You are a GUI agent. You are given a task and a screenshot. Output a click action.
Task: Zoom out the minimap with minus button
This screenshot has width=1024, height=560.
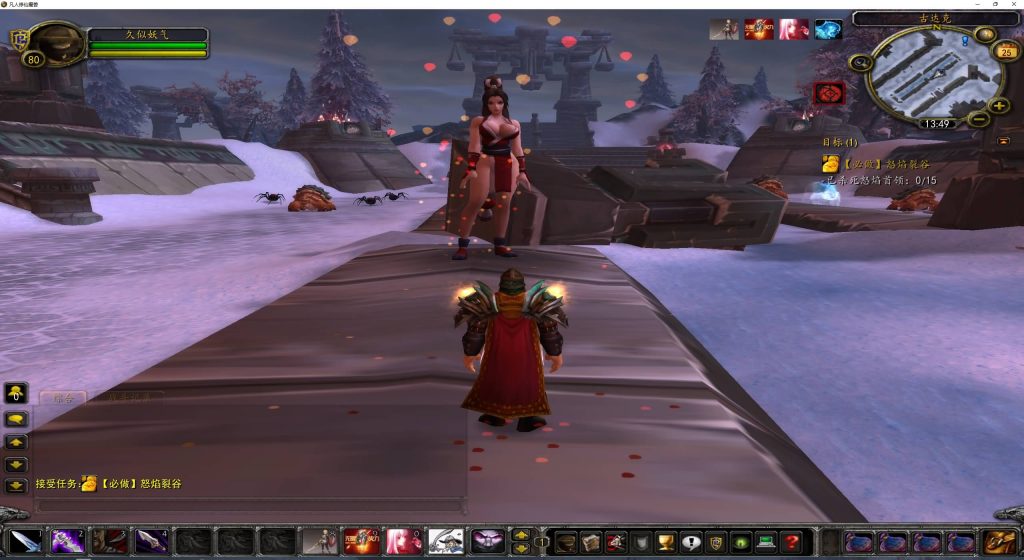[979, 119]
